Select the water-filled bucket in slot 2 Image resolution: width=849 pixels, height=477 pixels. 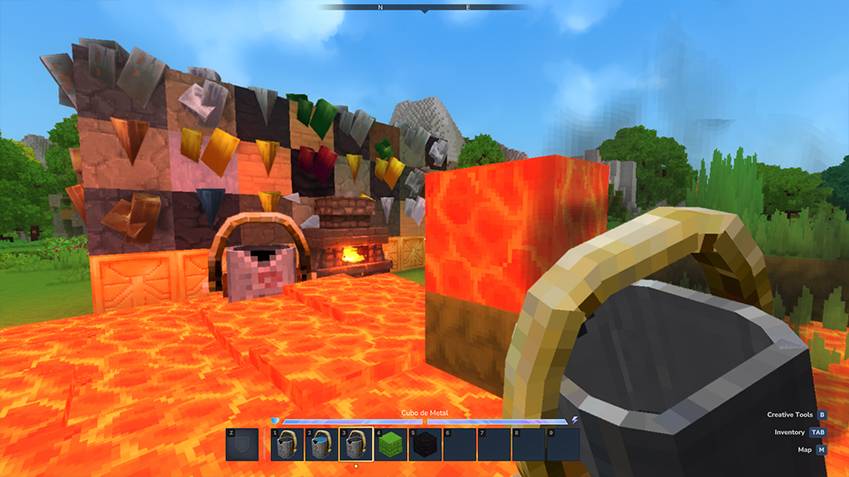(x=321, y=445)
